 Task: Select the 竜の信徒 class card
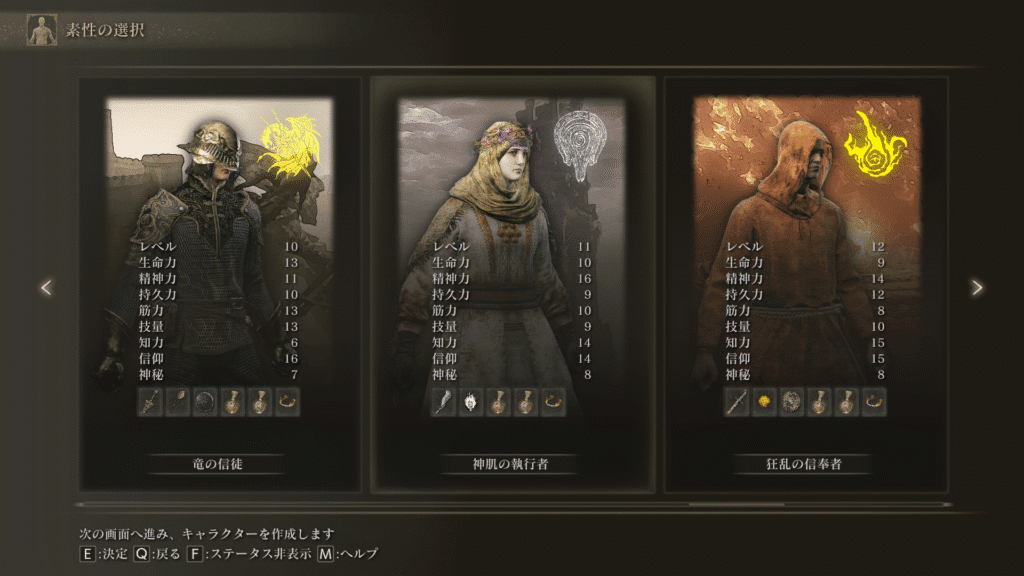coord(219,285)
